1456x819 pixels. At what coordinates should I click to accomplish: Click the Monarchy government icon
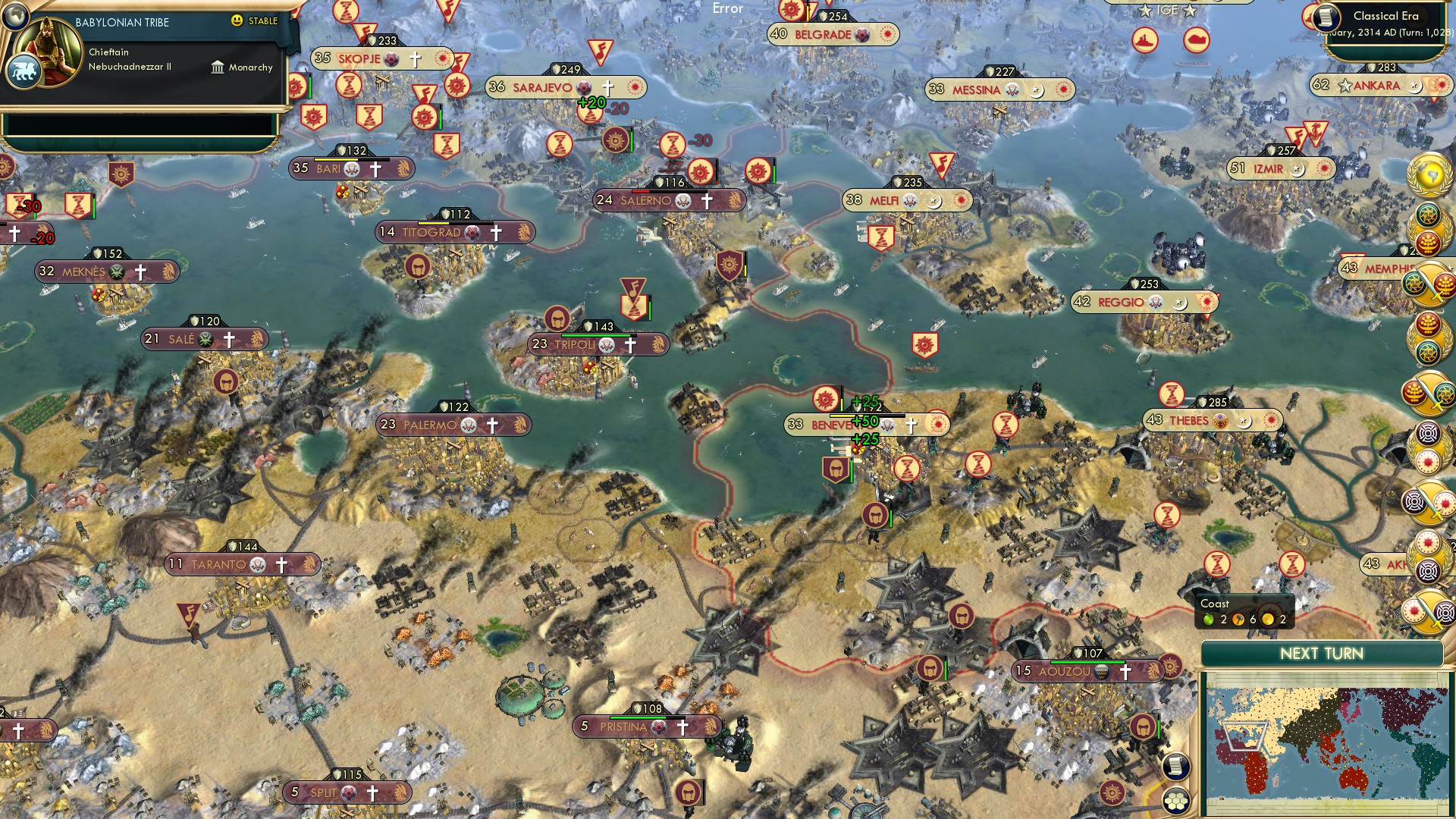tap(218, 67)
